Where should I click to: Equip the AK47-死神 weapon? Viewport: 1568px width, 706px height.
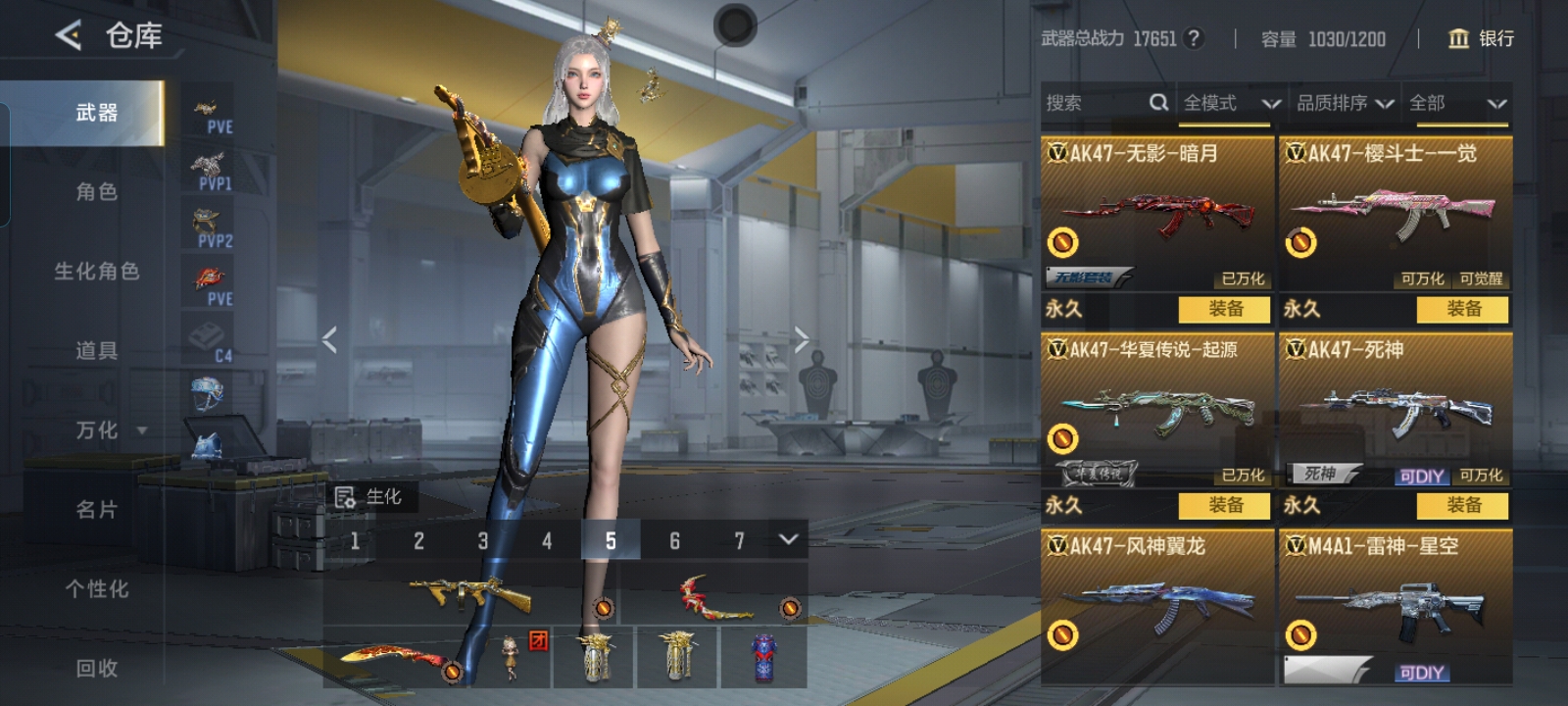pyautogui.click(x=1463, y=505)
